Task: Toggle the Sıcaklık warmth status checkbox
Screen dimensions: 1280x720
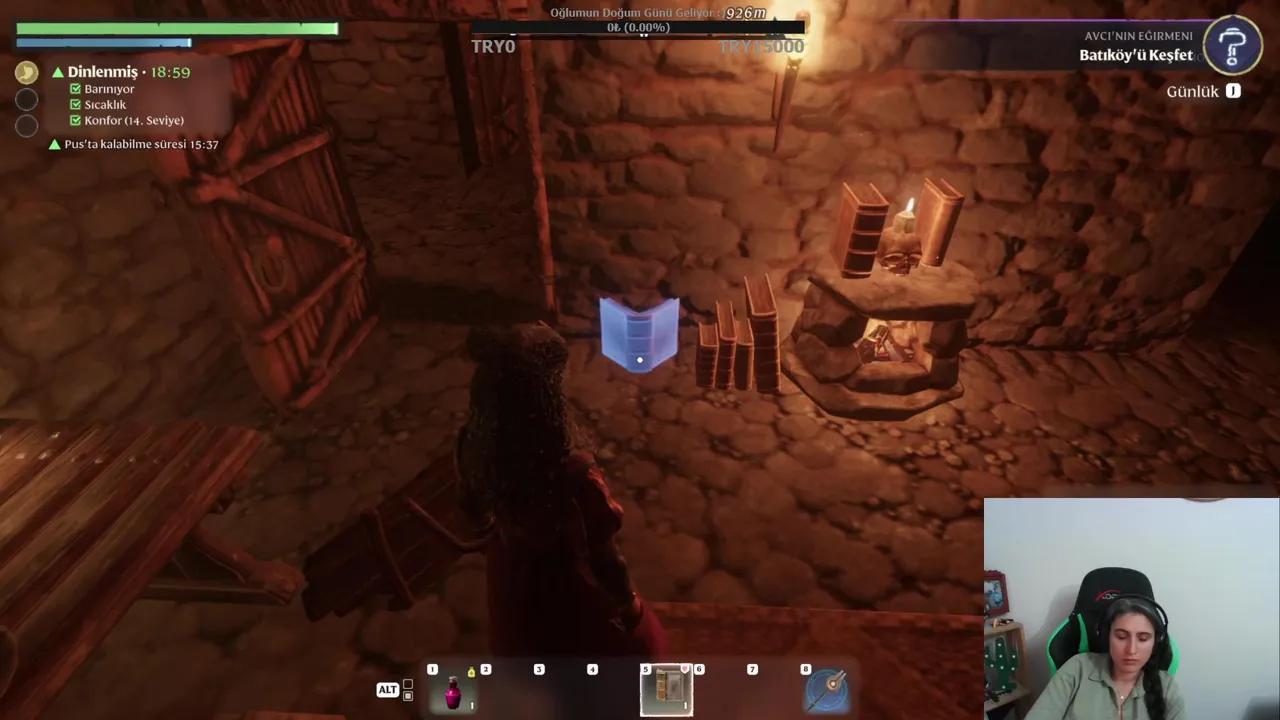Action: click(x=73, y=104)
